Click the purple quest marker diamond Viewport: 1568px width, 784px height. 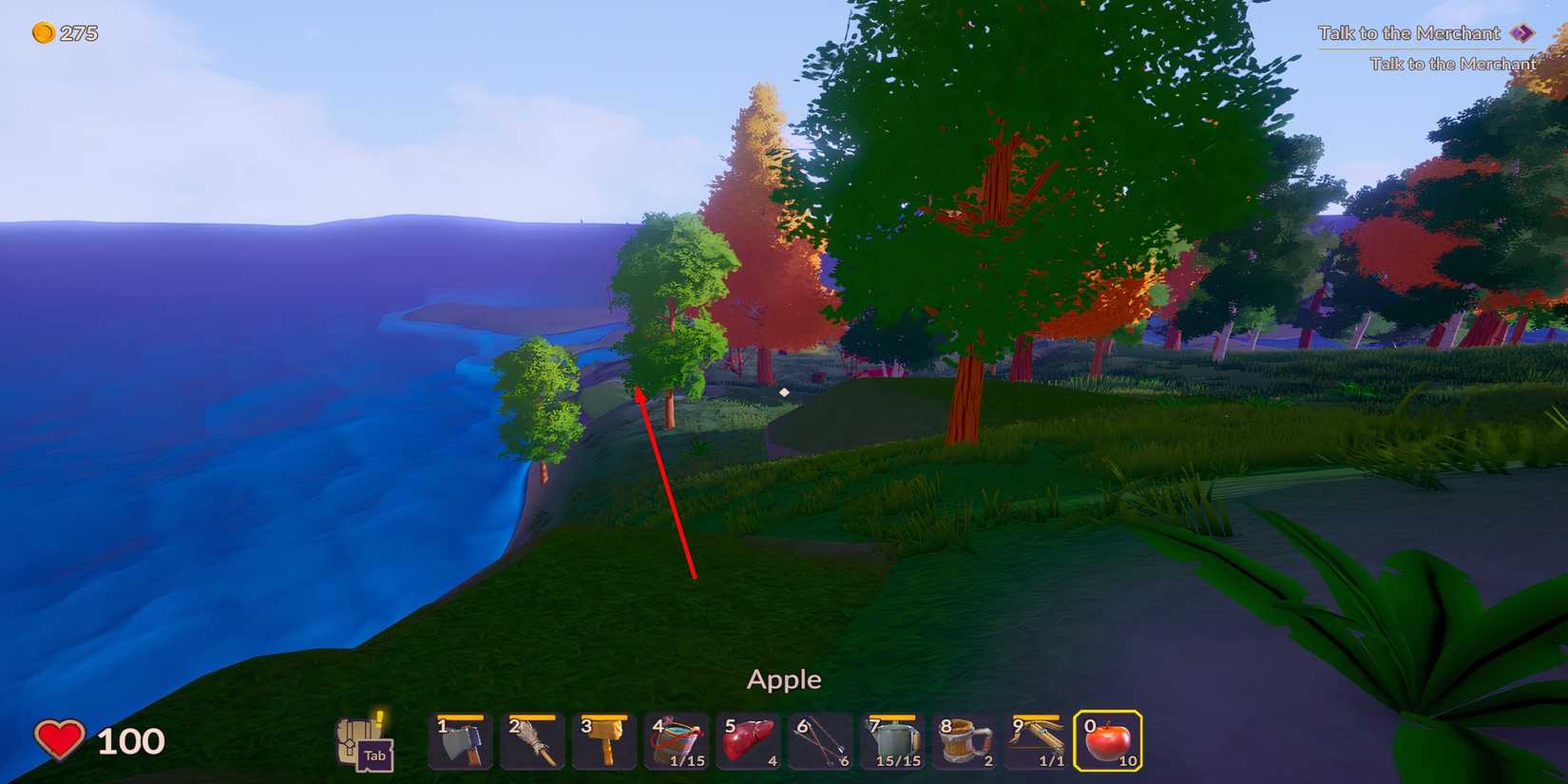click(x=1524, y=31)
